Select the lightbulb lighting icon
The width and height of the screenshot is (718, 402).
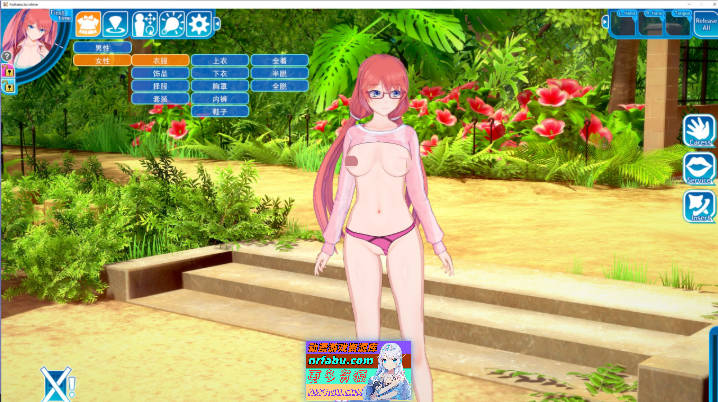pyautogui.click(x=171, y=25)
